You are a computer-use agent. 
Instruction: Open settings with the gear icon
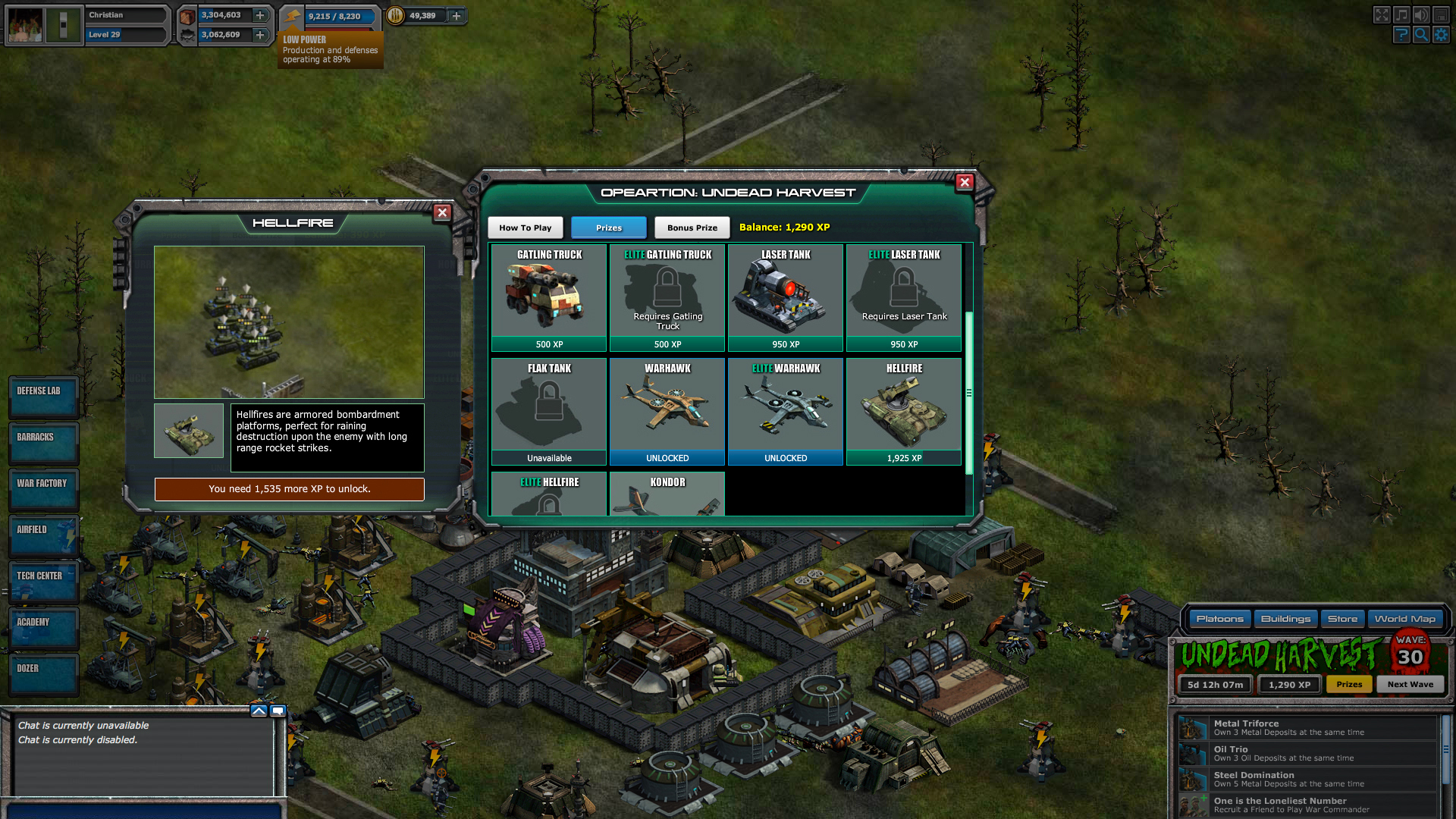coord(1441,34)
